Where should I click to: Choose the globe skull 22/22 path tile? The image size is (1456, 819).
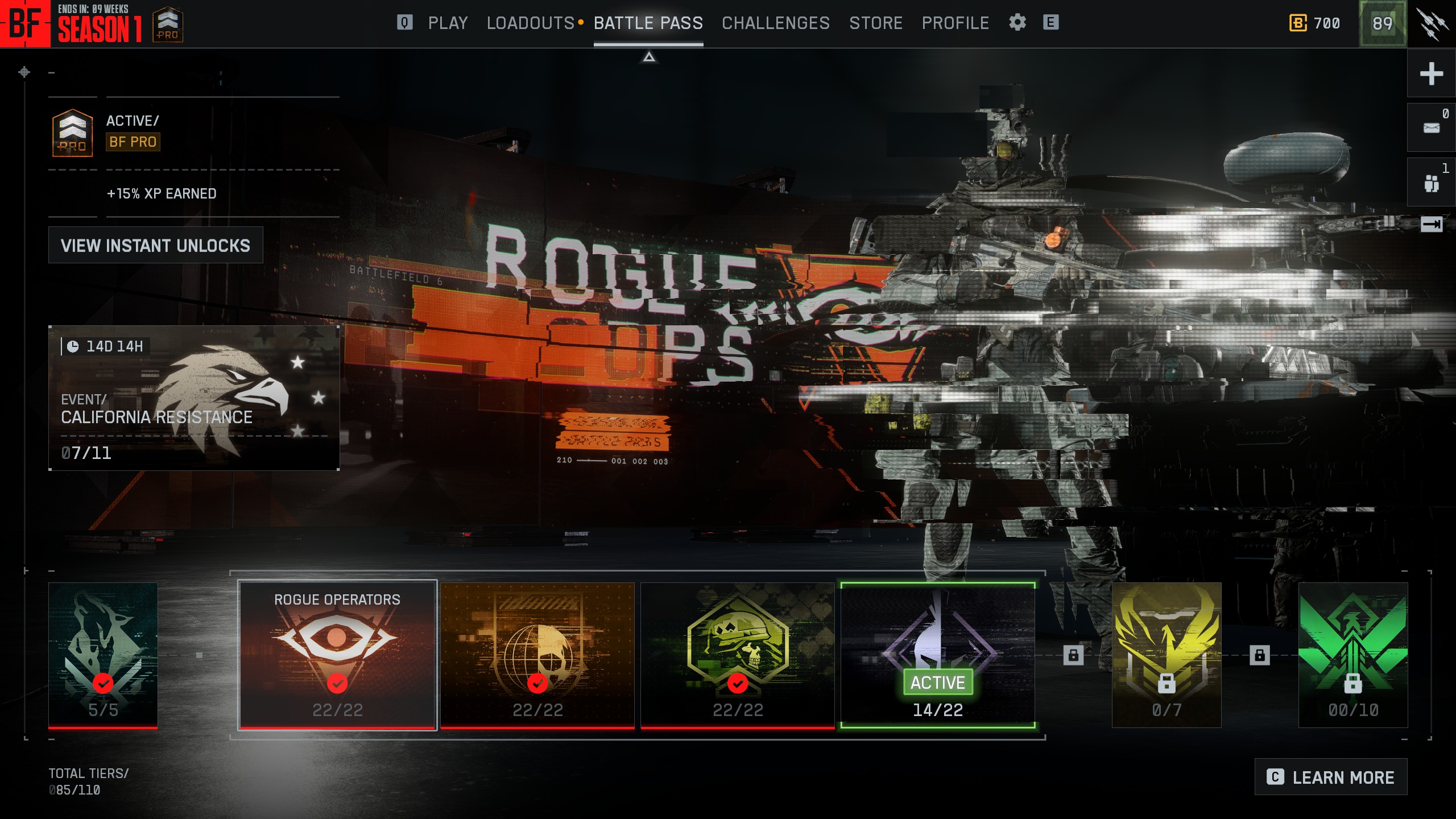[x=537, y=655]
